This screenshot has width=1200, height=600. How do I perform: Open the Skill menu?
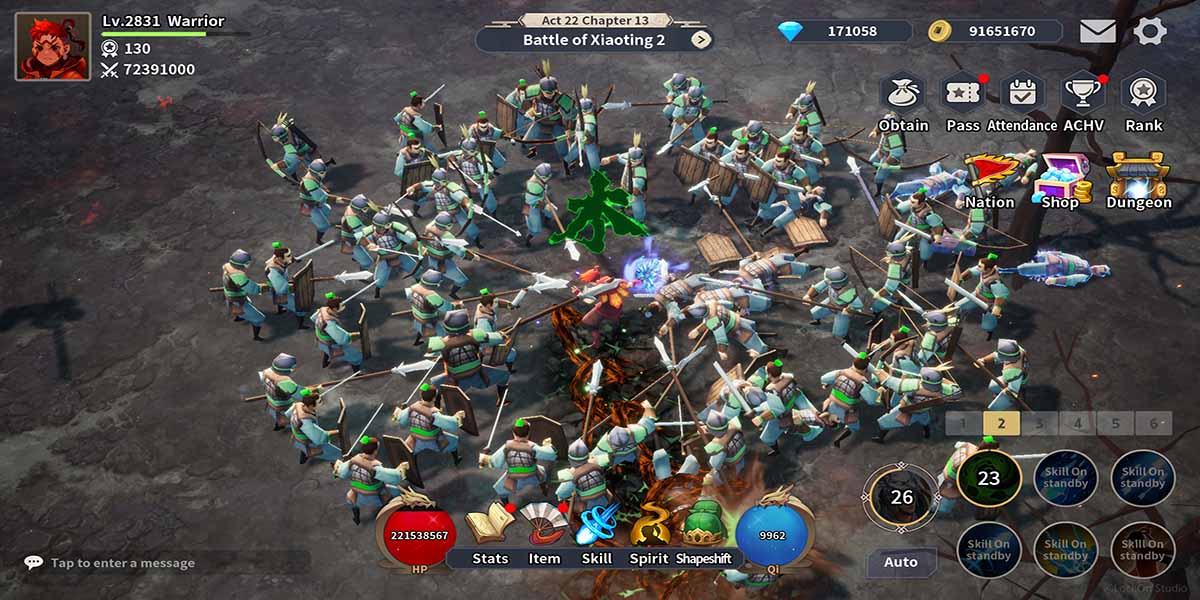[597, 526]
